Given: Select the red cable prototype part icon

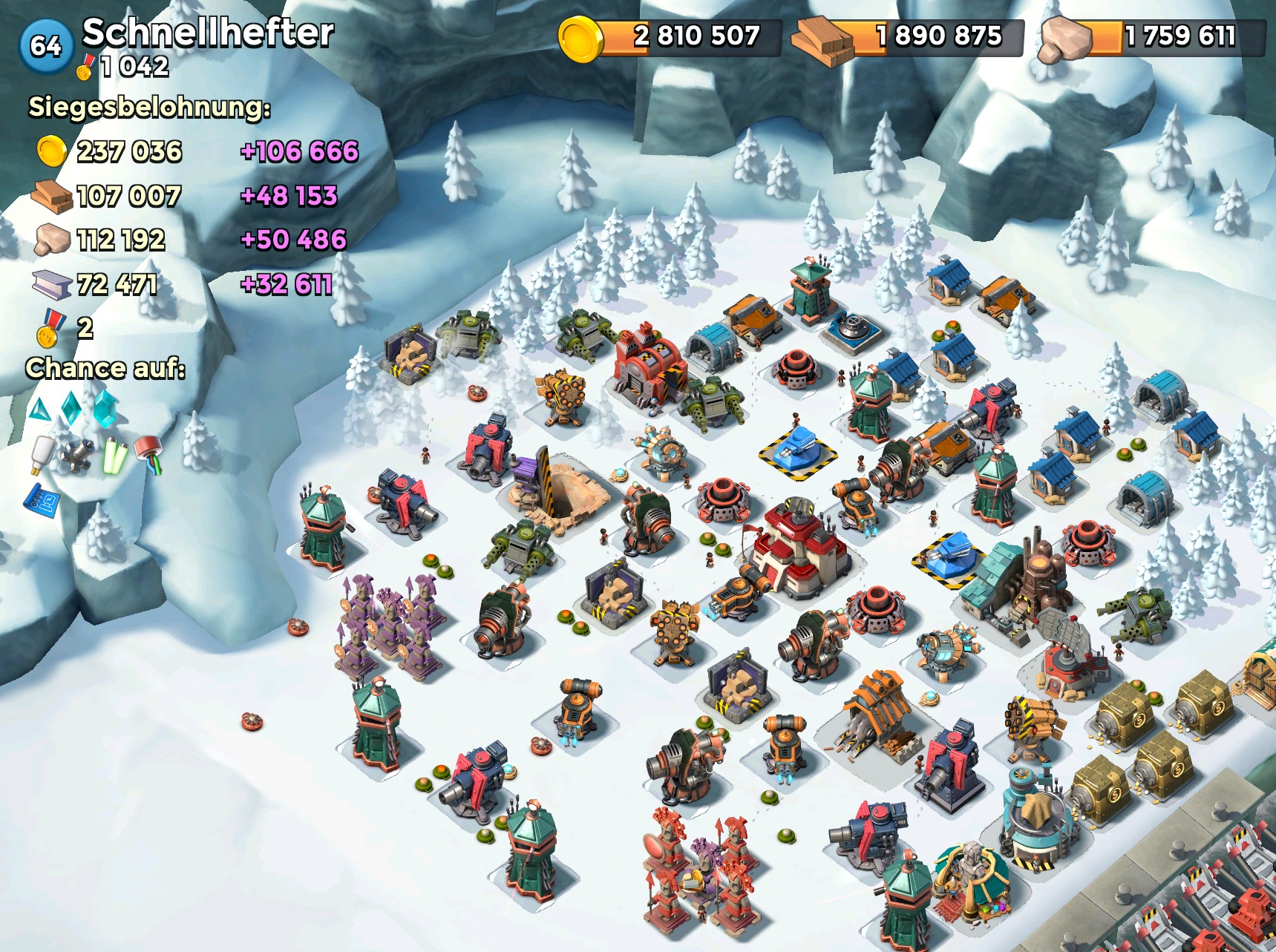Looking at the screenshot, I should point(149,454).
